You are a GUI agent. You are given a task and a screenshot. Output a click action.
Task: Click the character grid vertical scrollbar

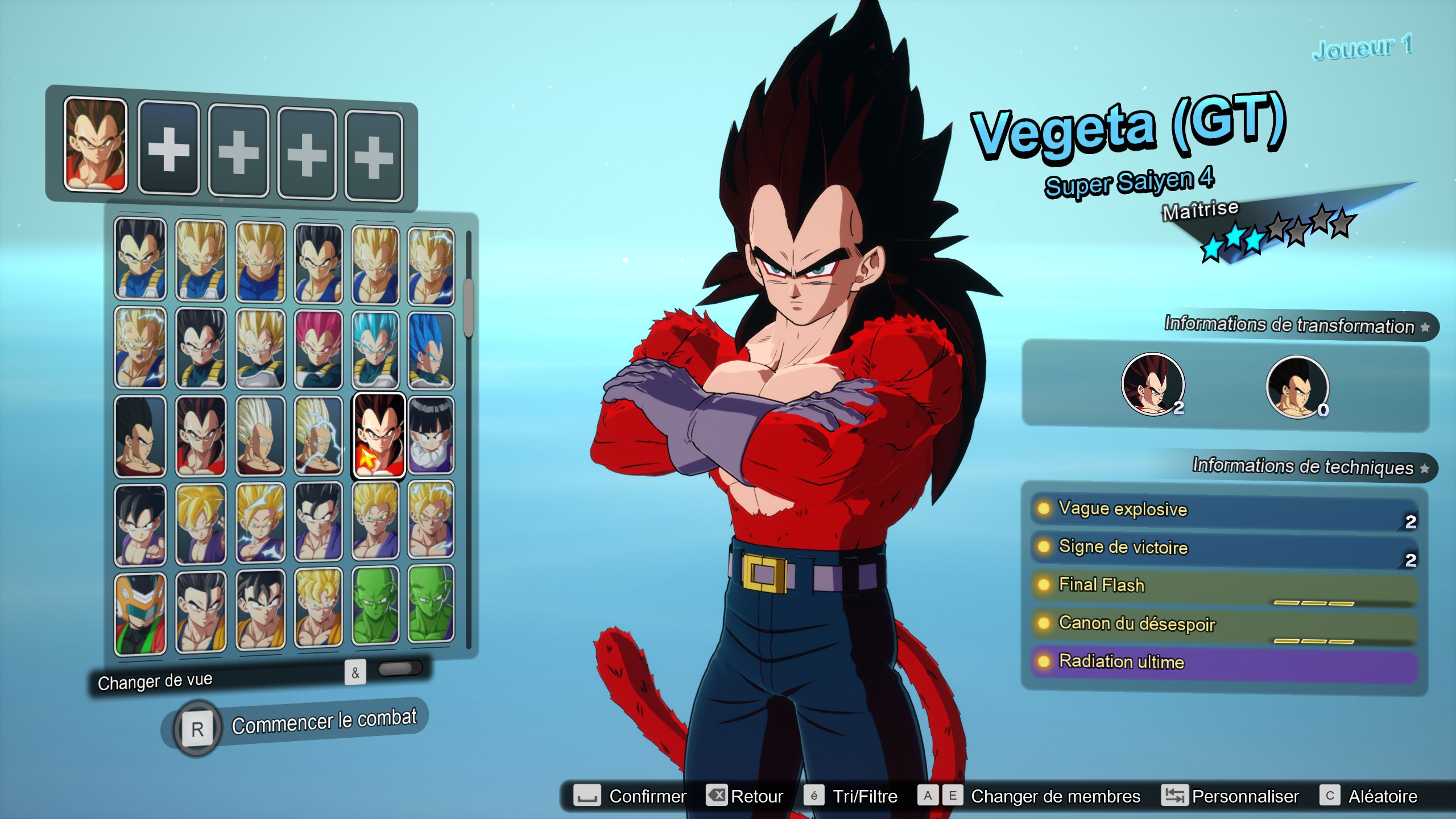tap(469, 307)
